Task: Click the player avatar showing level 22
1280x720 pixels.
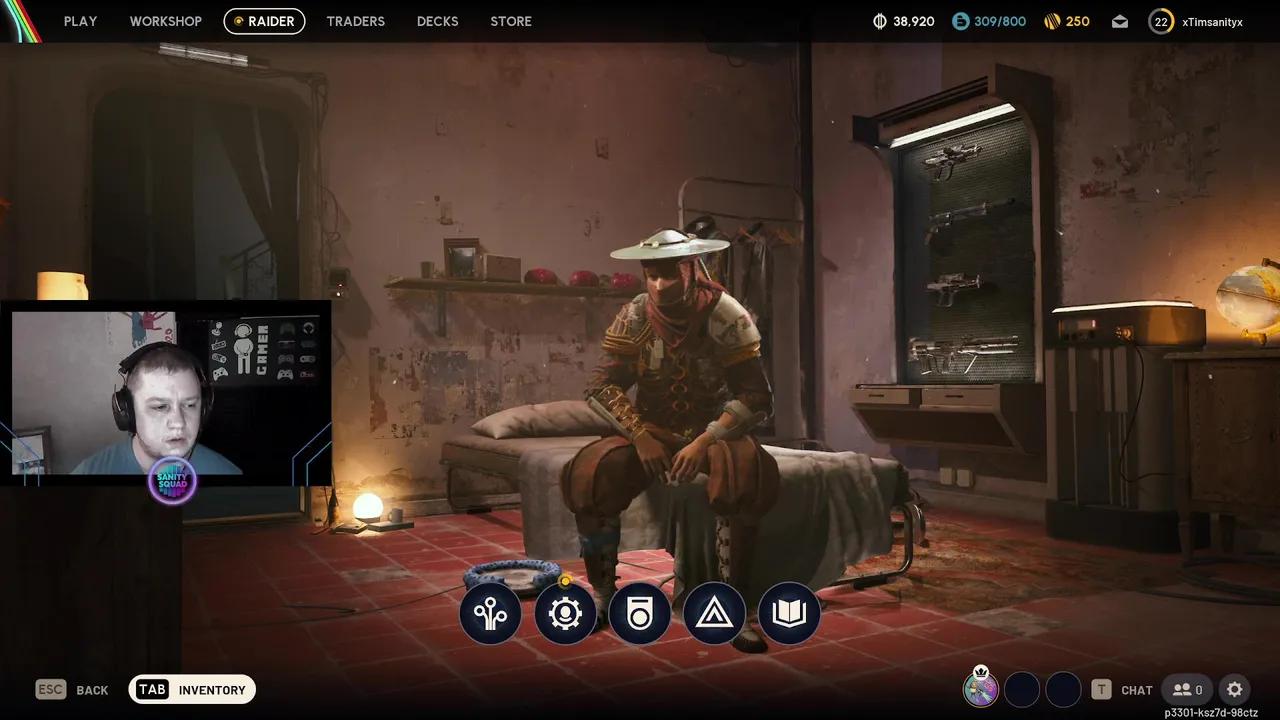Action: 1161,21
